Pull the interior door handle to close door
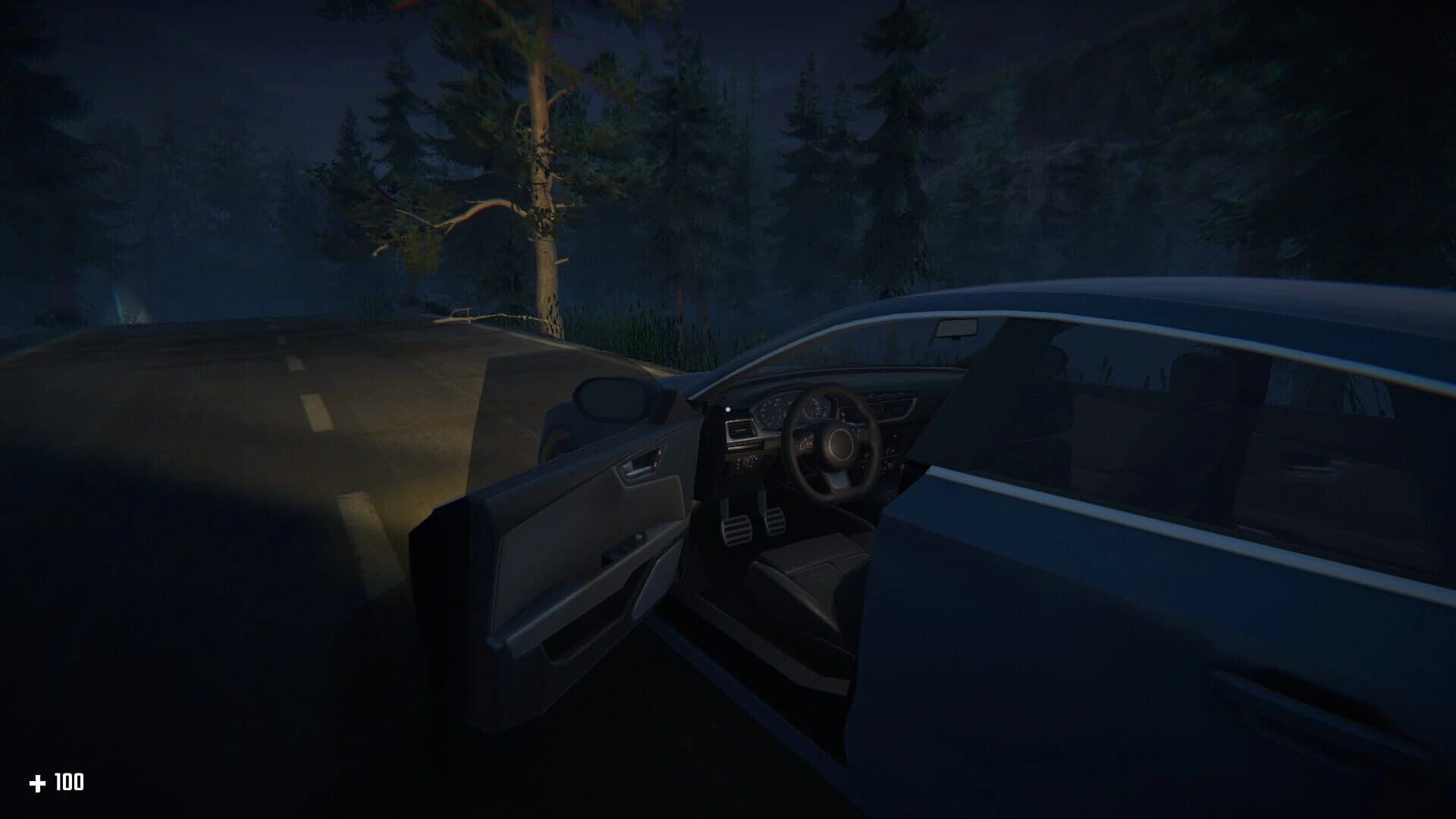The height and width of the screenshot is (819, 1456). click(x=639, y=463)
